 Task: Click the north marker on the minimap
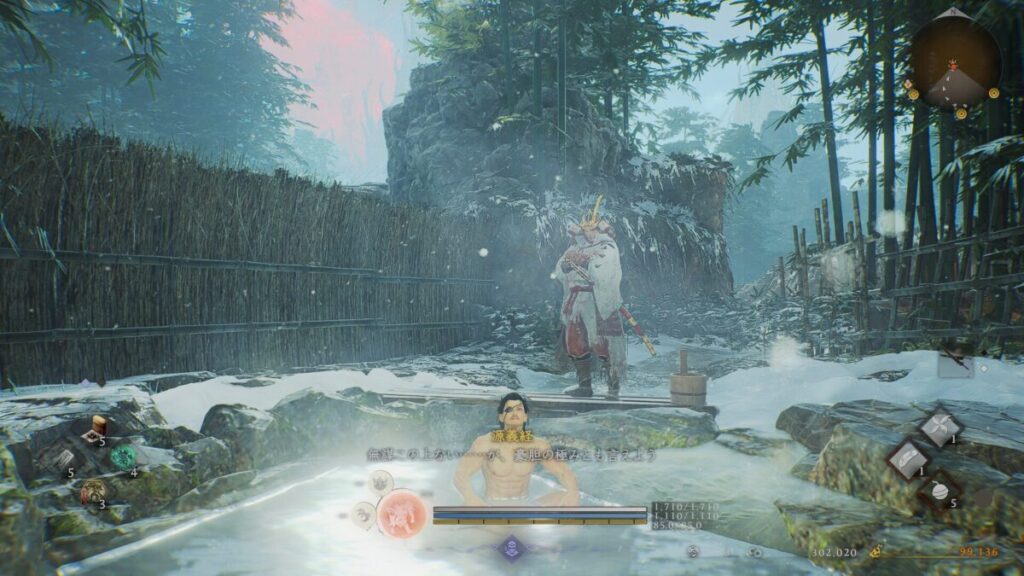pos(955,13)
